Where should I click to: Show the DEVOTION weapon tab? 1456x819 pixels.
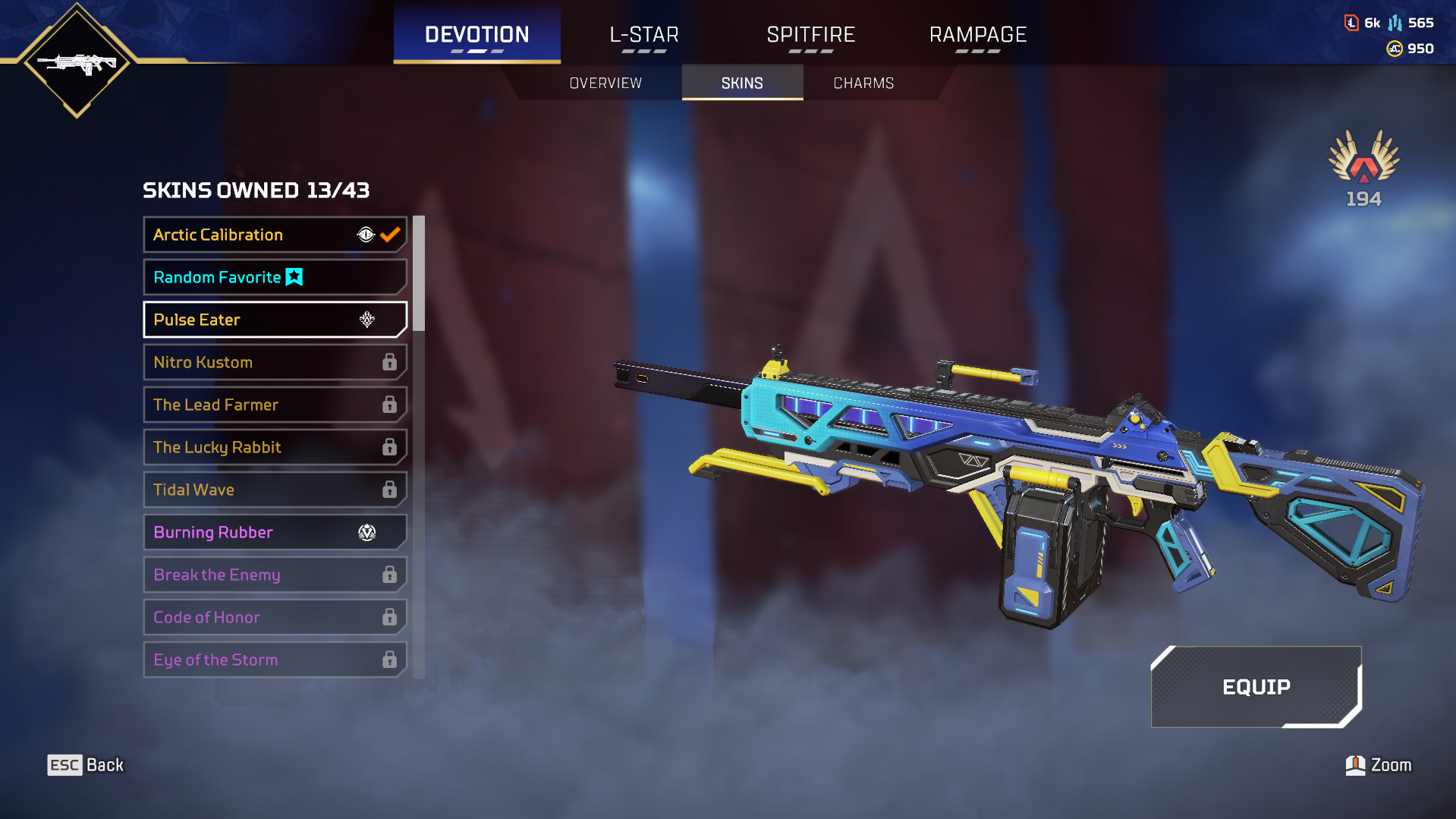(476, 35)
